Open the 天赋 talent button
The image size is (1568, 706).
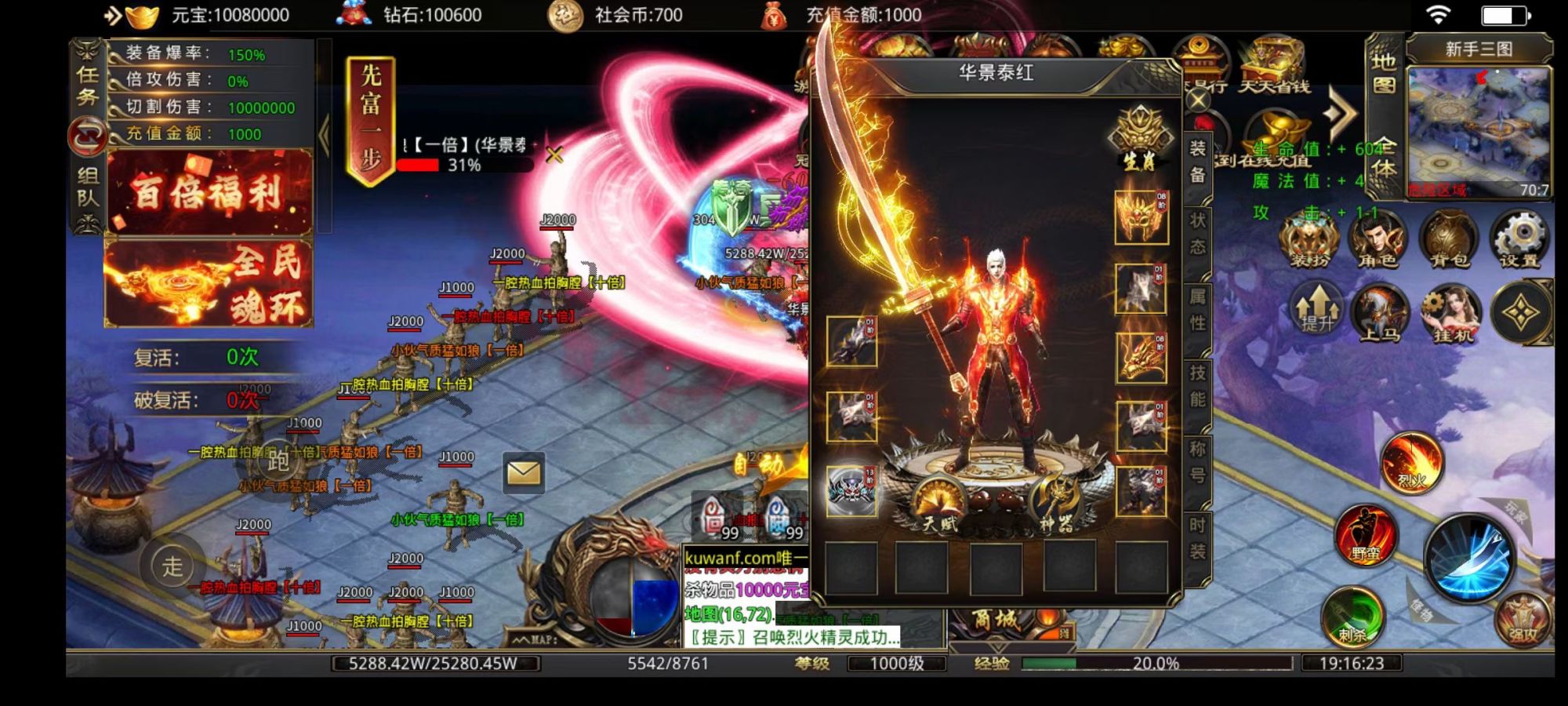tap(938, 504)
